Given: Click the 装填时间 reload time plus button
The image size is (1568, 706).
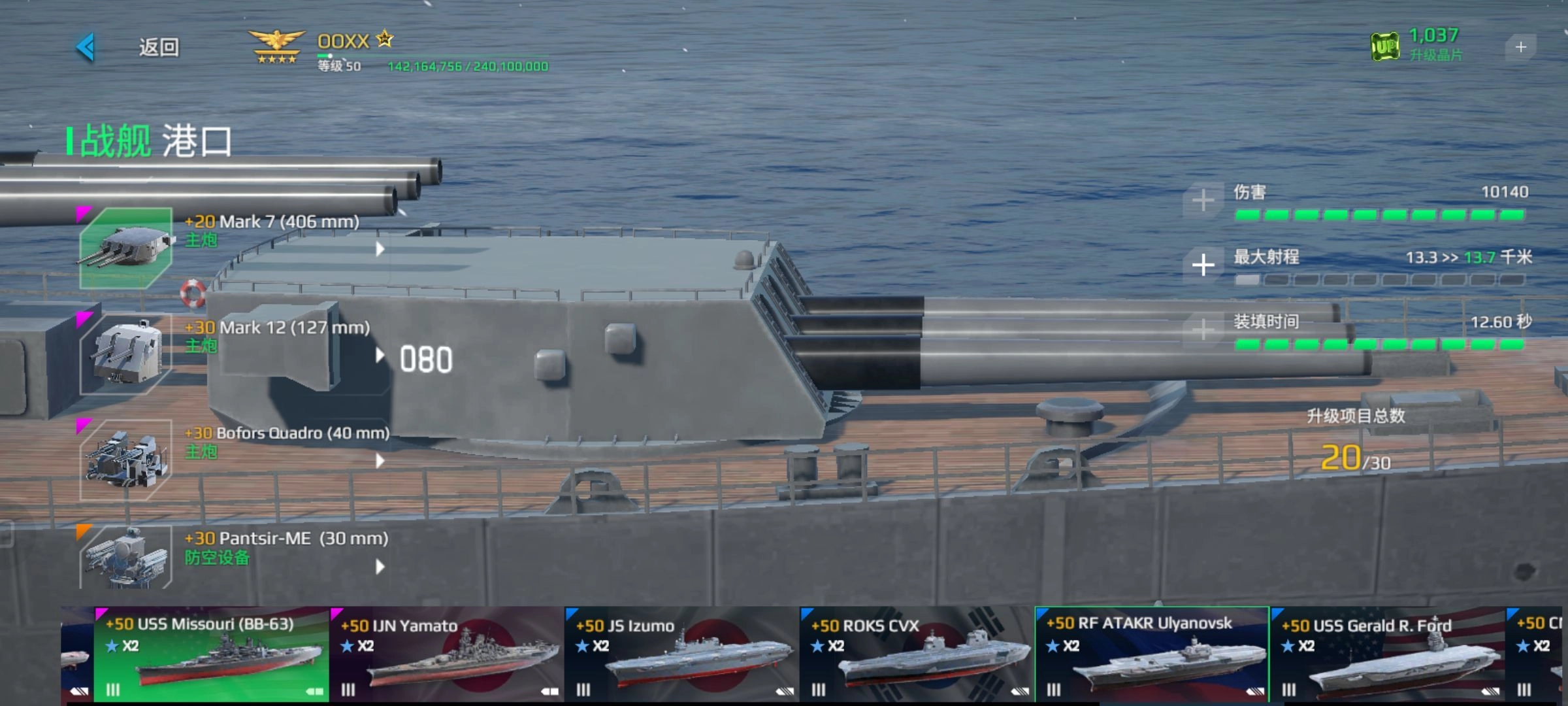Looking at the screenshot, I should tap(1203, 329).
